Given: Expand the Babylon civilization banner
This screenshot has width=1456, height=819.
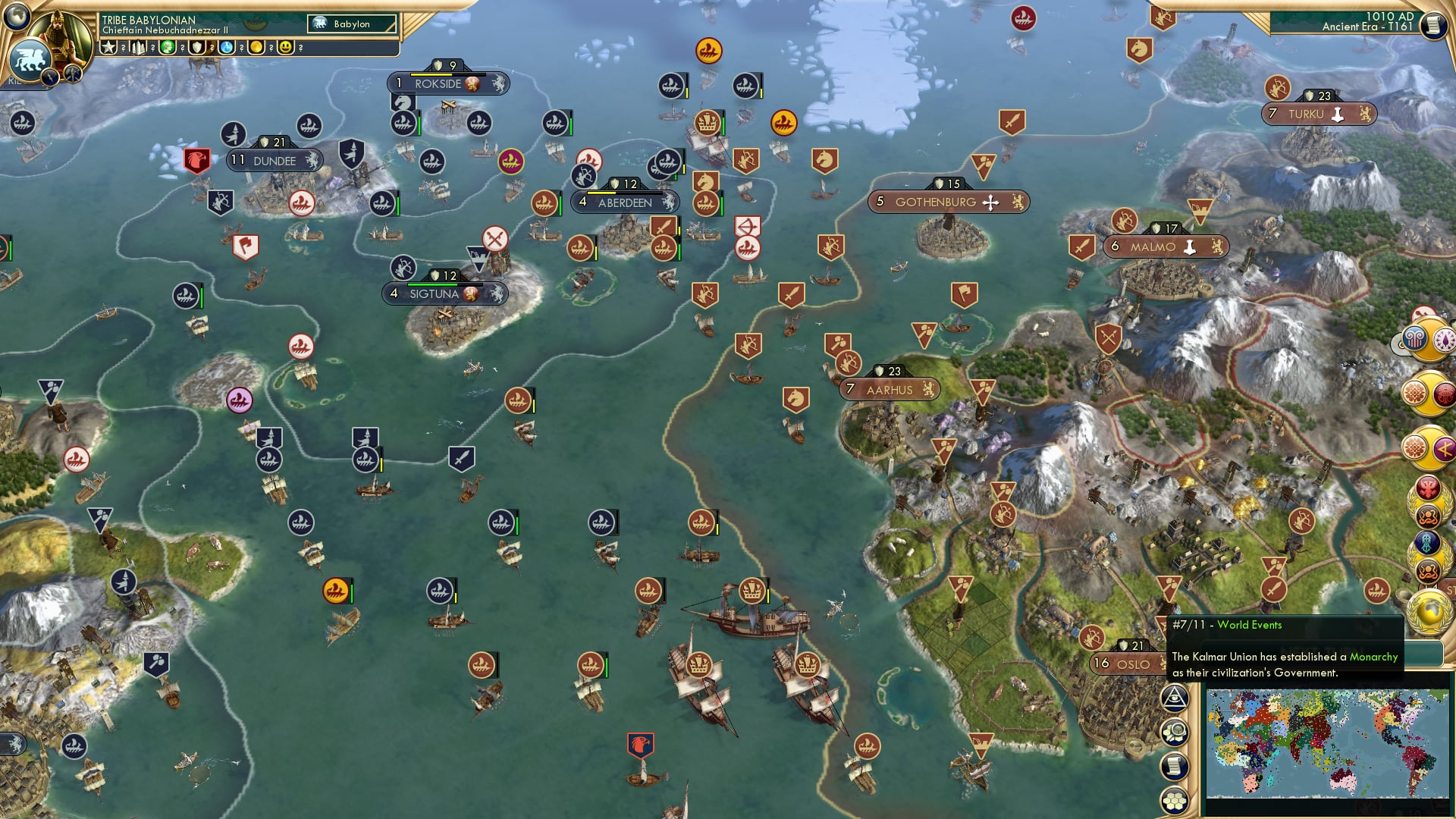Looking at the screenshot, I should (352, 24).
